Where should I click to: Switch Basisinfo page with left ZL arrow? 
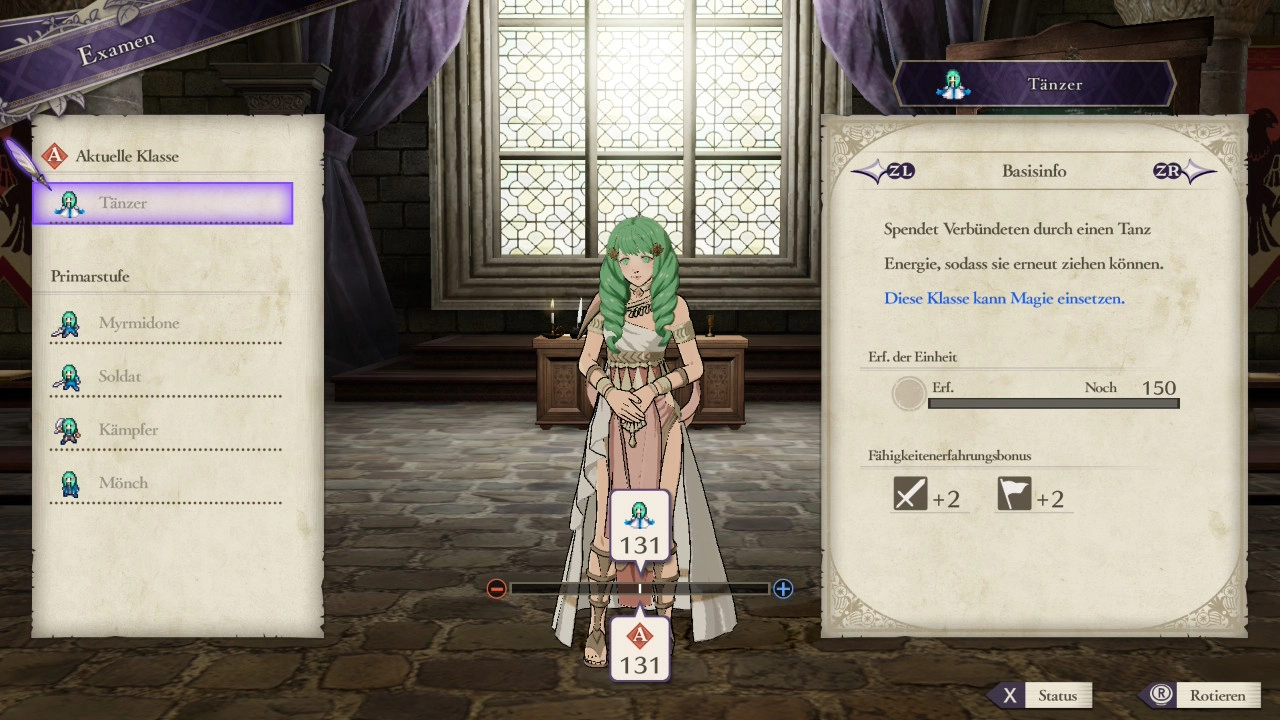click(x=883, y=171)
